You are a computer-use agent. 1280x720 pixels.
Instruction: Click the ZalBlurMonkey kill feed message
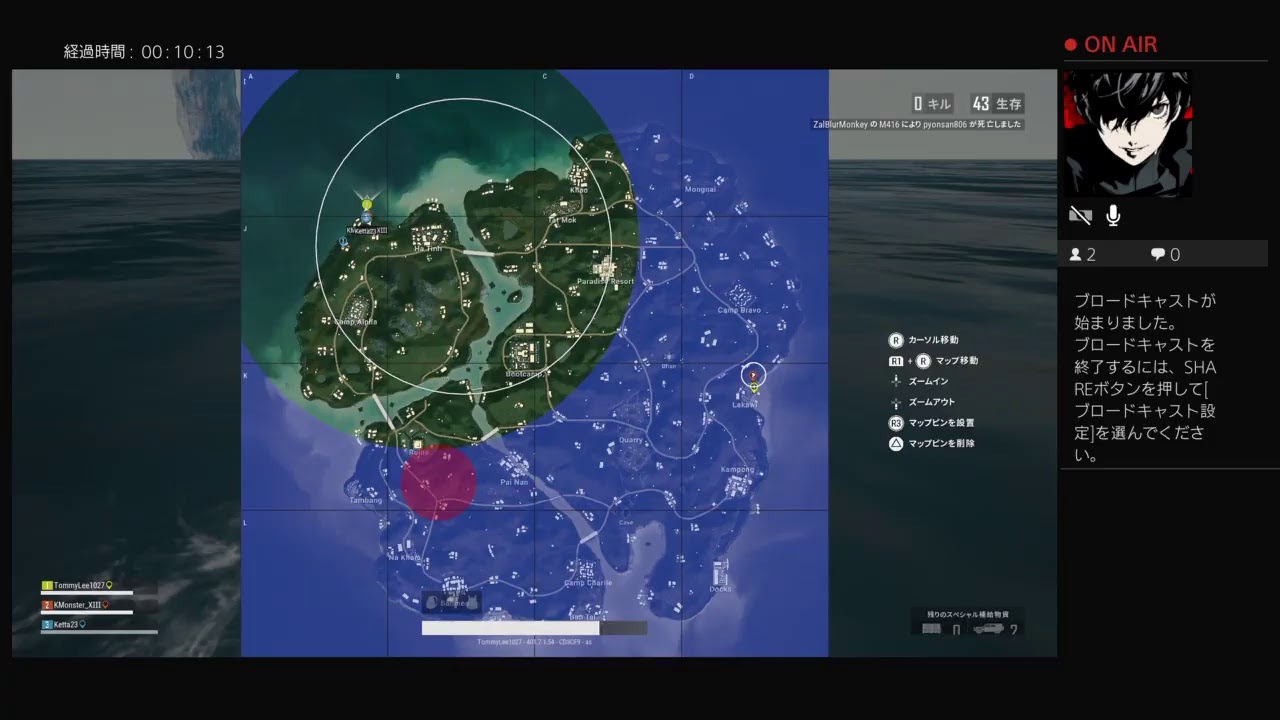(920, 123)
